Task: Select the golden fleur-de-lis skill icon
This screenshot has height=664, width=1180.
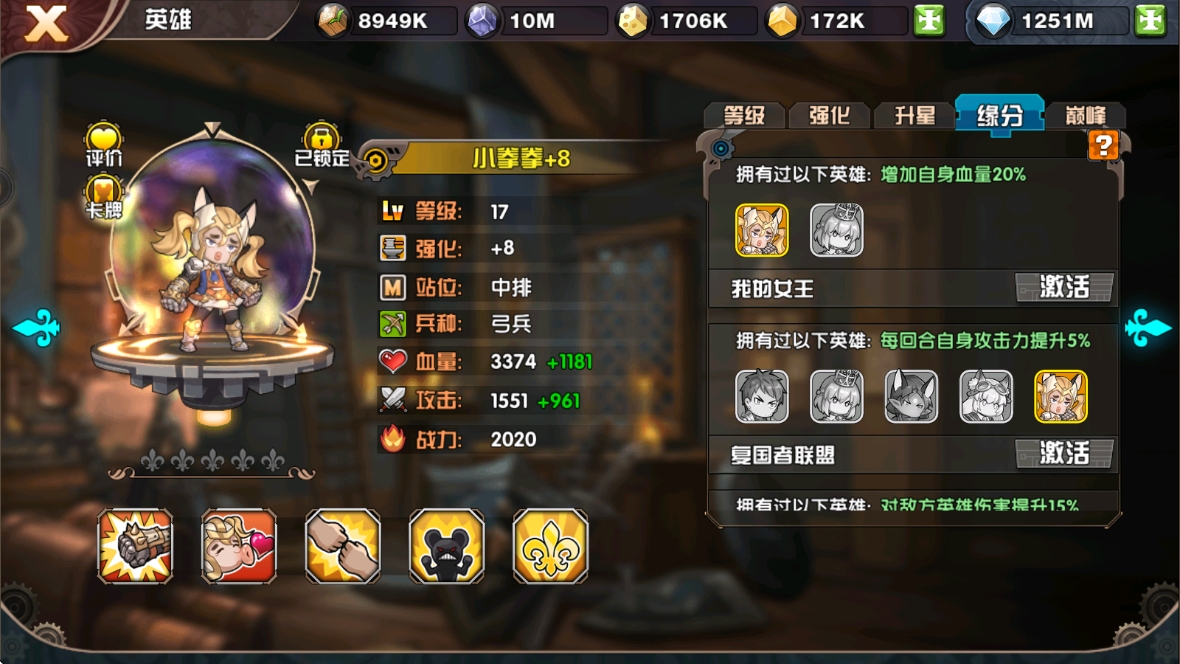Action: [550, 546]
